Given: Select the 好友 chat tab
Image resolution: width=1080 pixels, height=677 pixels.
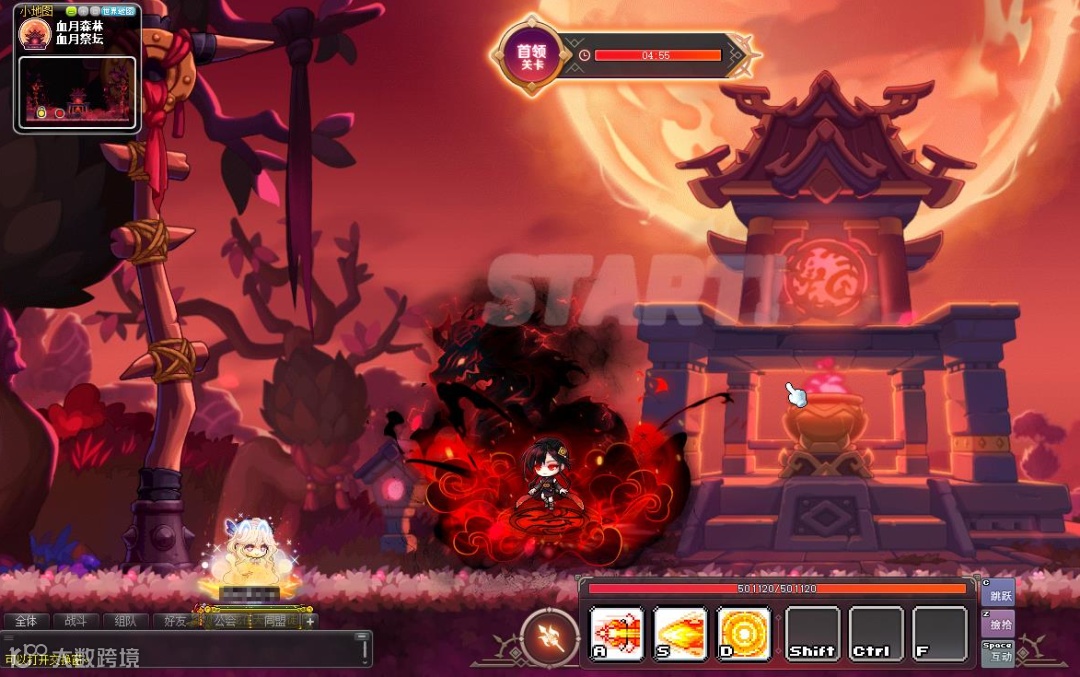Looking at the screenshot, I should tap(176, 621).
